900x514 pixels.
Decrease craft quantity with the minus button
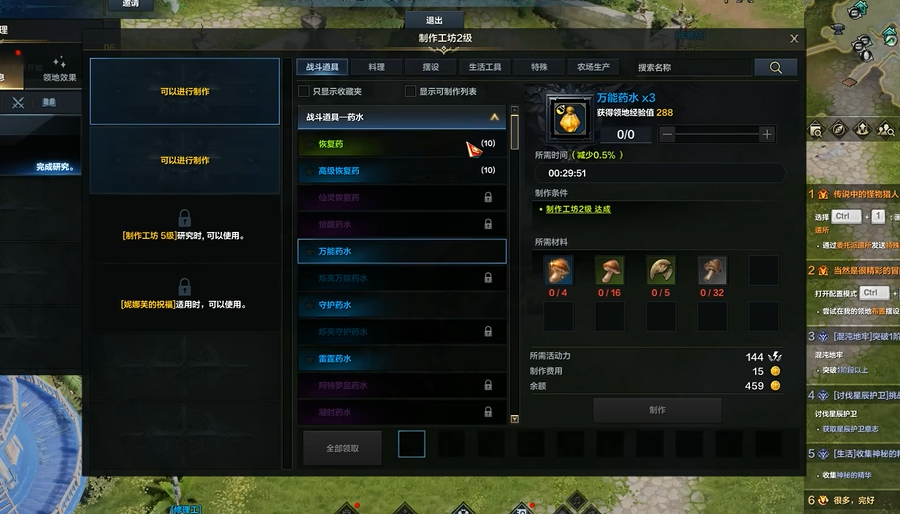(x=668, y=134)
